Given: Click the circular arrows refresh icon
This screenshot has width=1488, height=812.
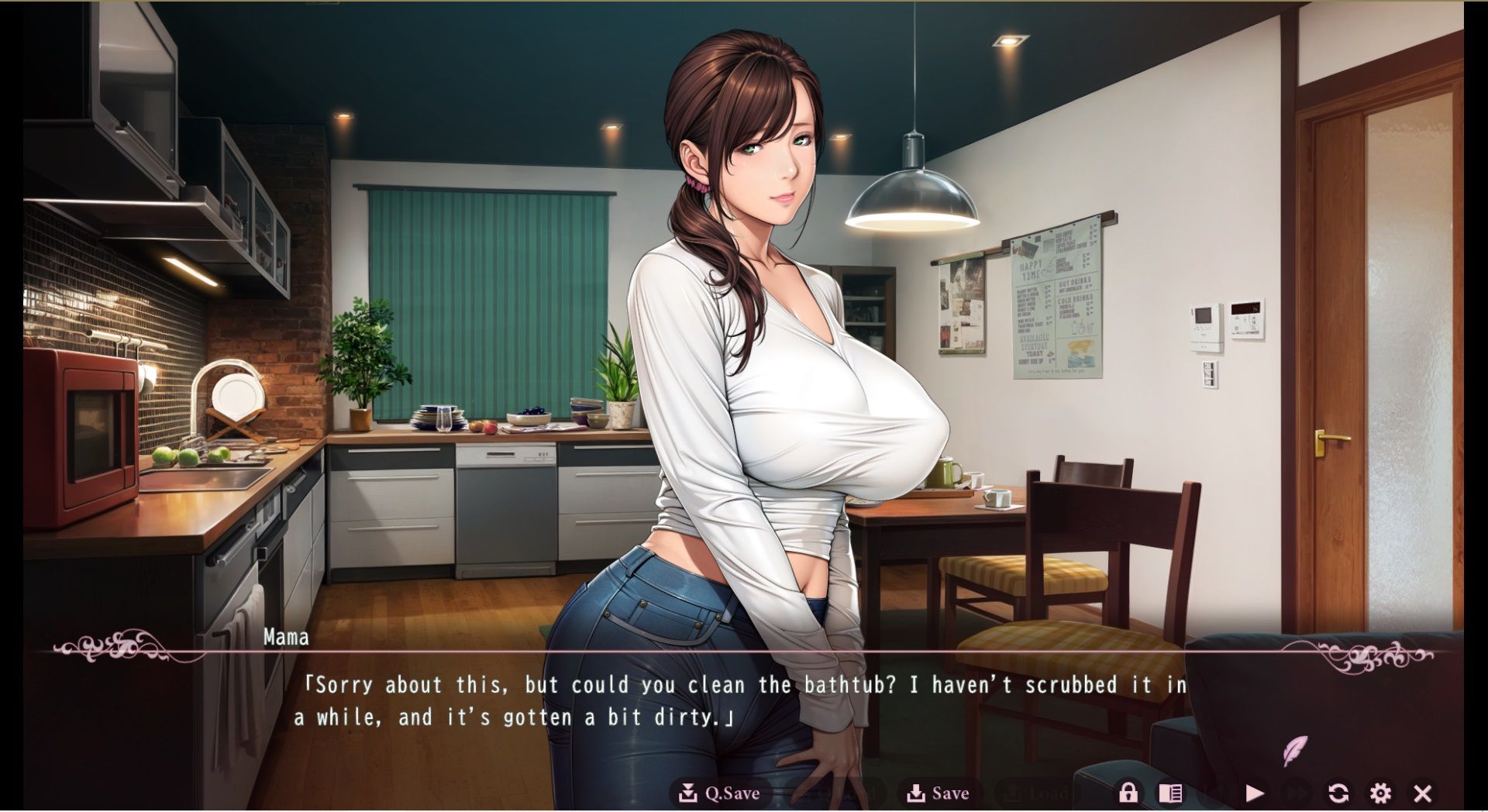Looking at the screenshot, I should [x=1338, y=793].
